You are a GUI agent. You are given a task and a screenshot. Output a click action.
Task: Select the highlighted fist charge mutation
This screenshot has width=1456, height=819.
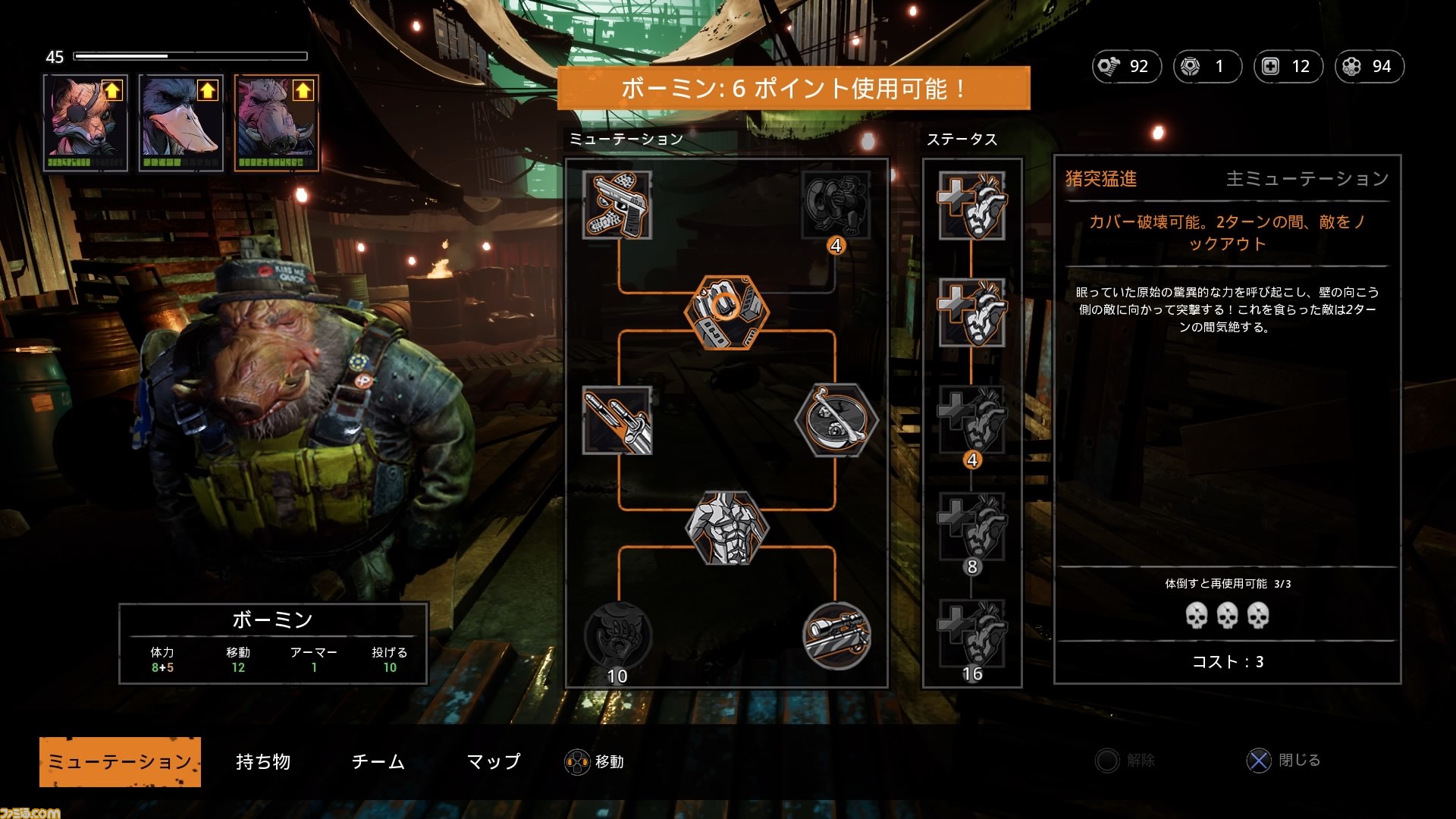(x=726, y=312)
